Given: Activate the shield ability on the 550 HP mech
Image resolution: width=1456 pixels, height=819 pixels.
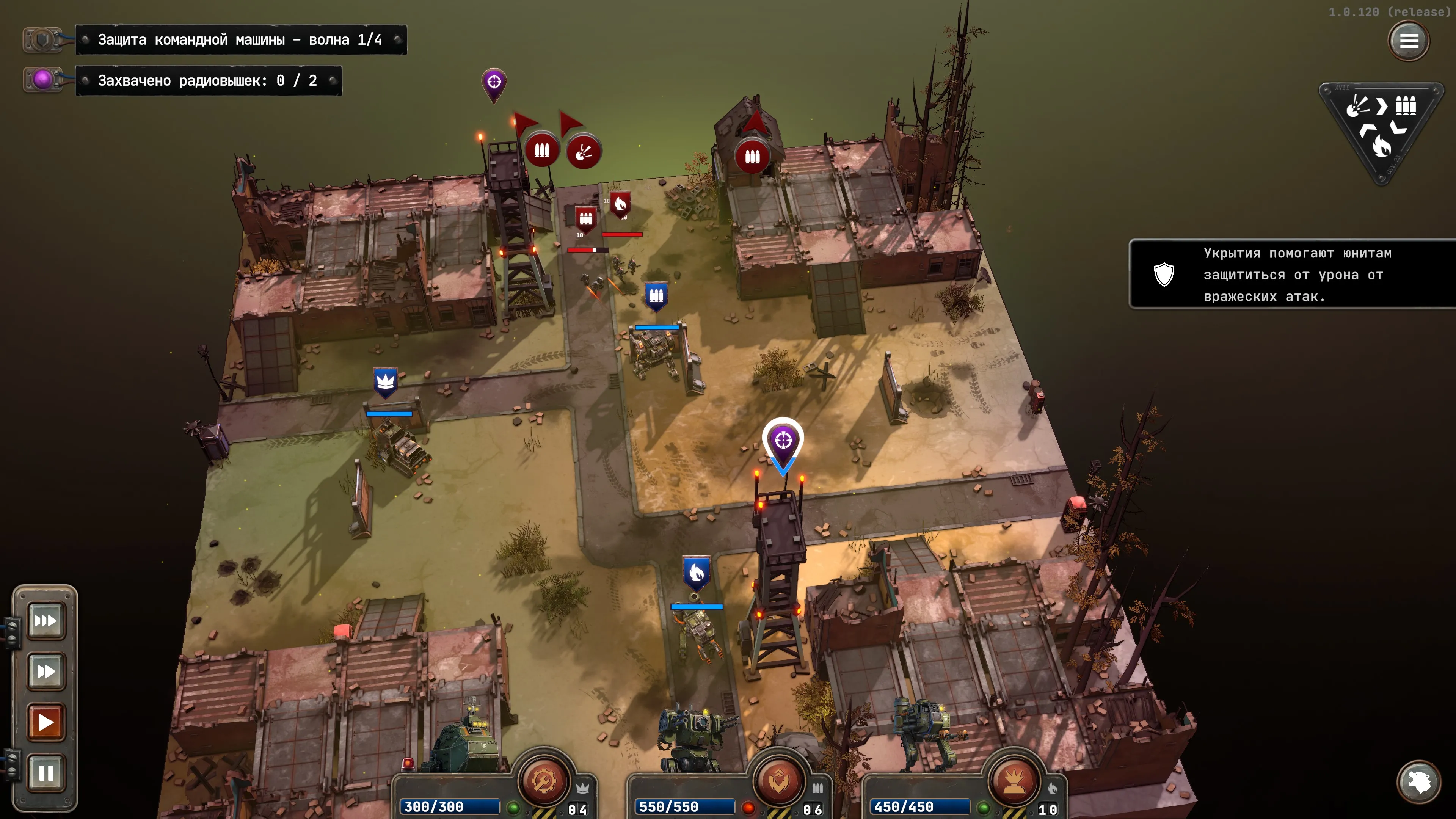Looking at the screenshot, I should point(779,781).
